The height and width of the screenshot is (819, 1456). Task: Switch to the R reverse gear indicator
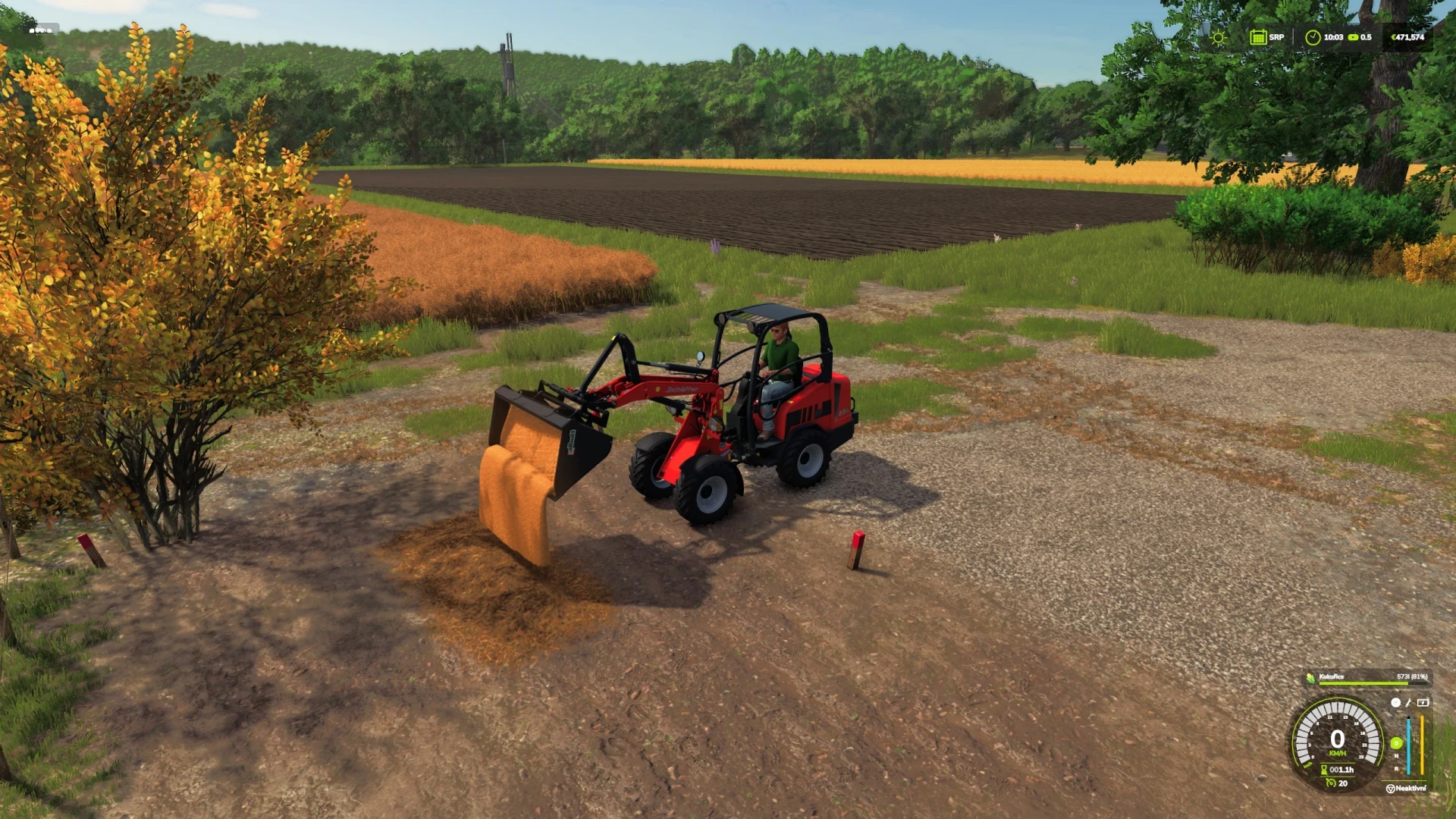click(x=1396, y=769)
